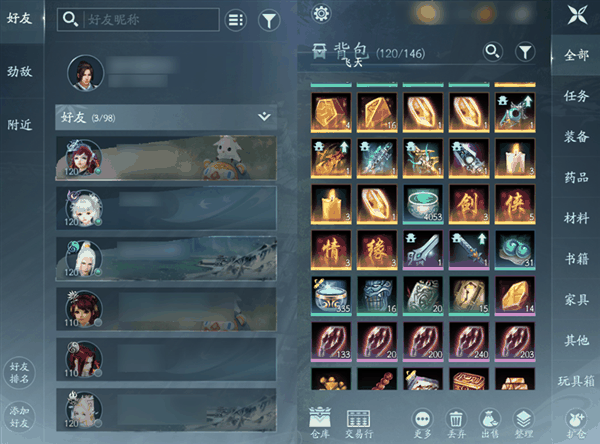Select the jade bowl stack of 4053
600x444 pixels.
tap(426, 203)
